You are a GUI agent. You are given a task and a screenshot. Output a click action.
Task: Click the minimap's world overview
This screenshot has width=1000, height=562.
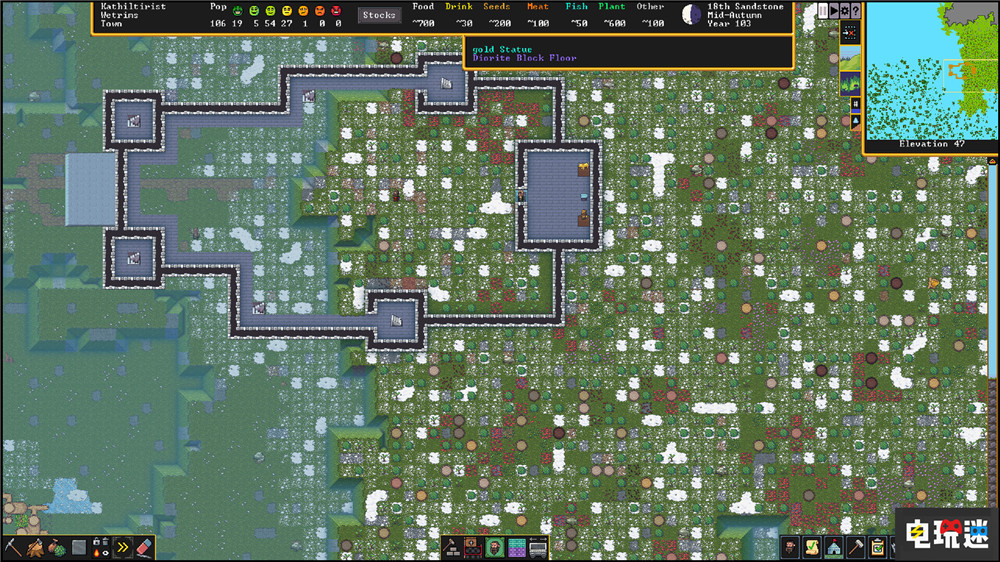point(929,72)
